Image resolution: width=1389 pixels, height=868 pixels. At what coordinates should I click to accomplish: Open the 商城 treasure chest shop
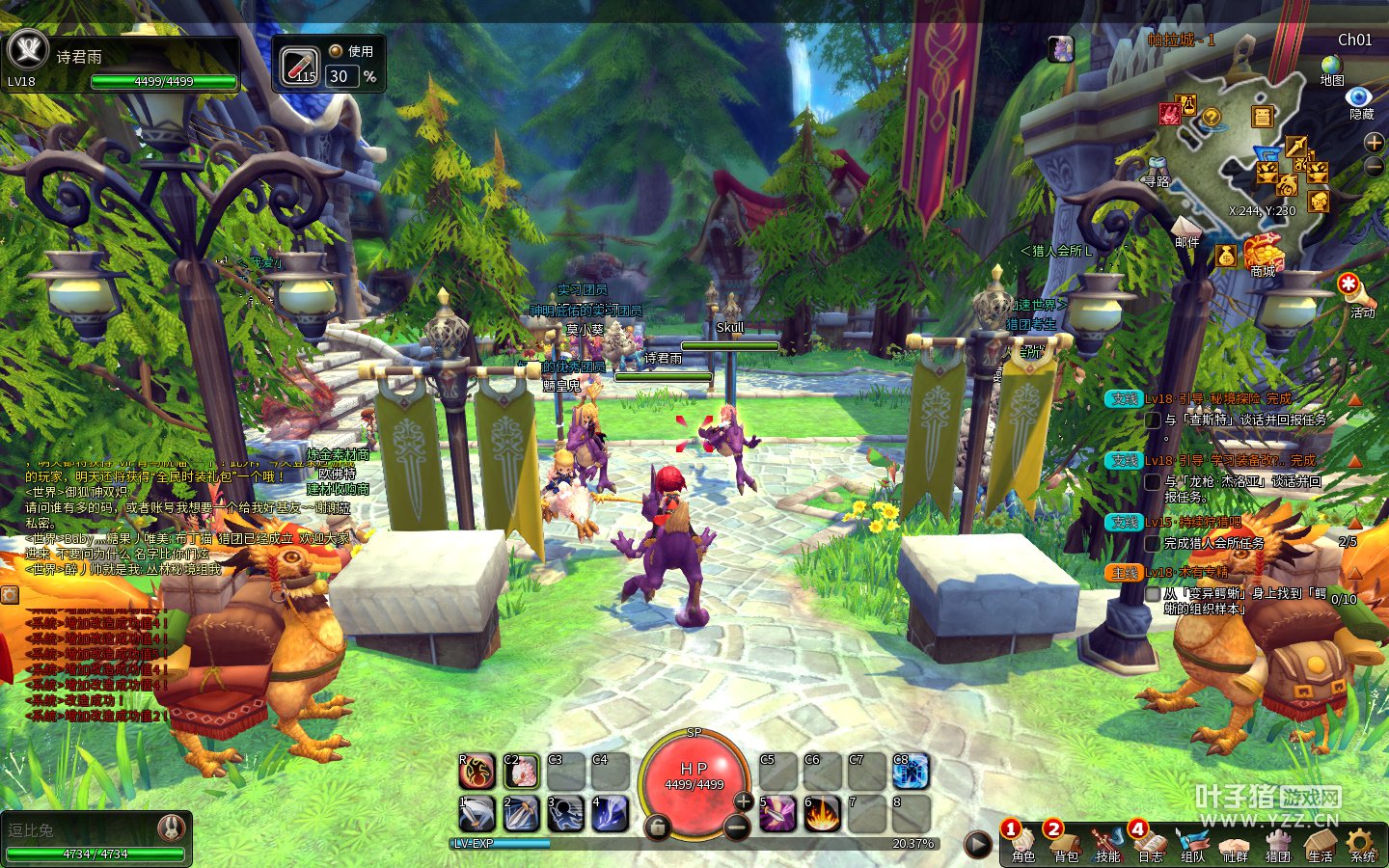coord(1263,254)
